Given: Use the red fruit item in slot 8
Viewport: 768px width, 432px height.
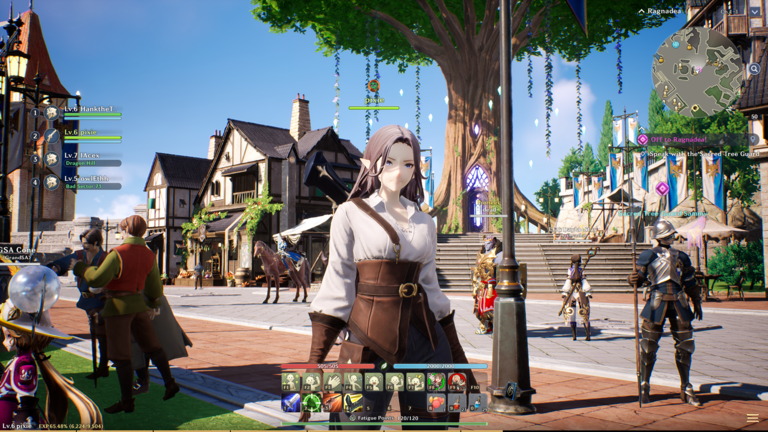Looking at the screenshot, I should (x=436, y=403).
